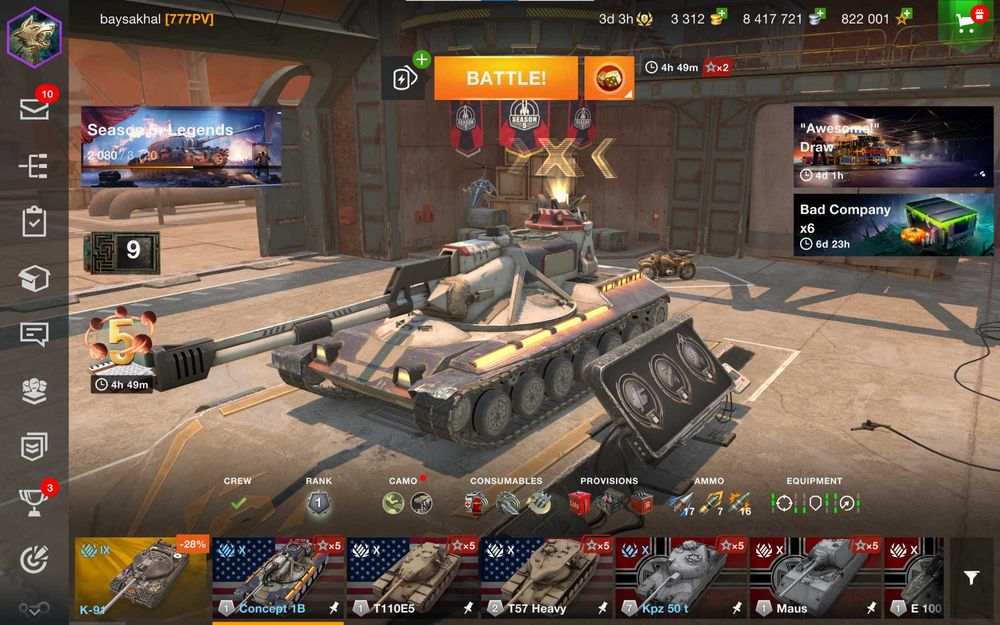Select the Maus tank in the carousel
1000x625 pixels.
click(815, 578)
